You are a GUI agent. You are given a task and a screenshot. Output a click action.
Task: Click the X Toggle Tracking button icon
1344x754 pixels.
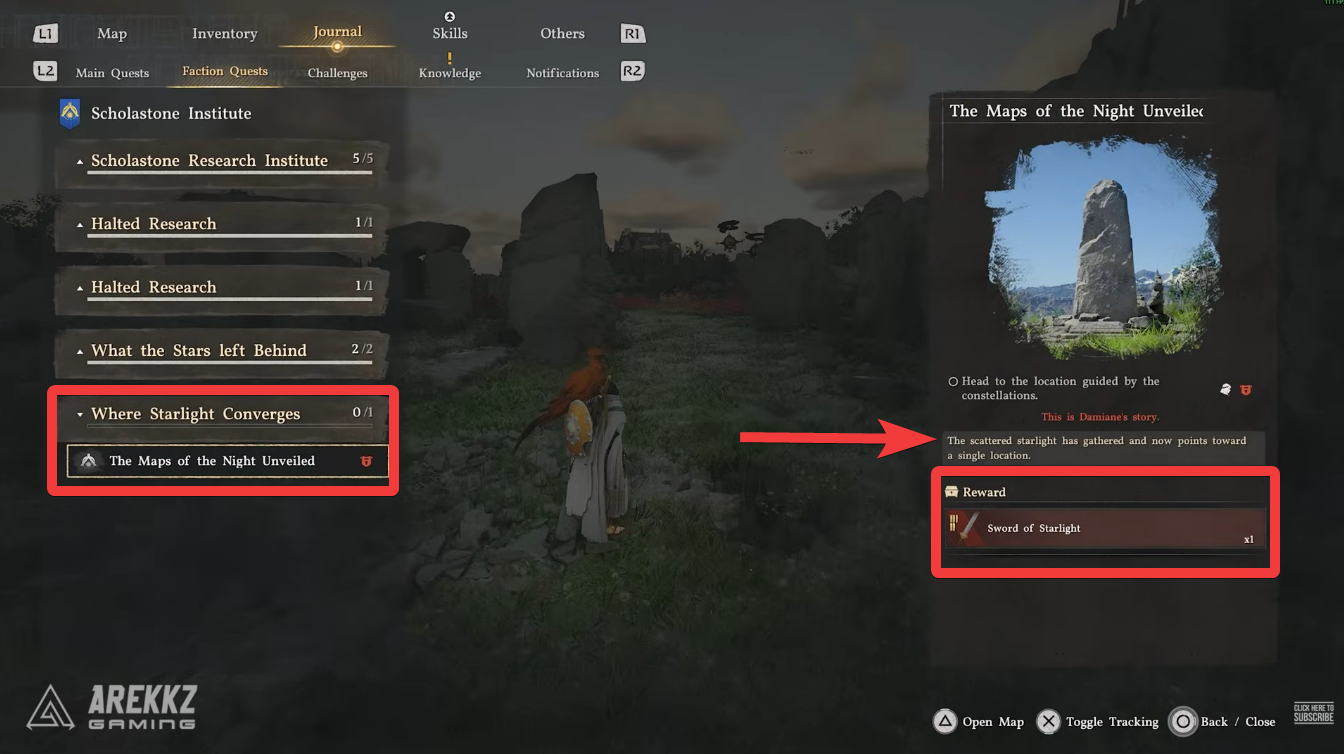pyautogui.click(x=1048, y=721)
